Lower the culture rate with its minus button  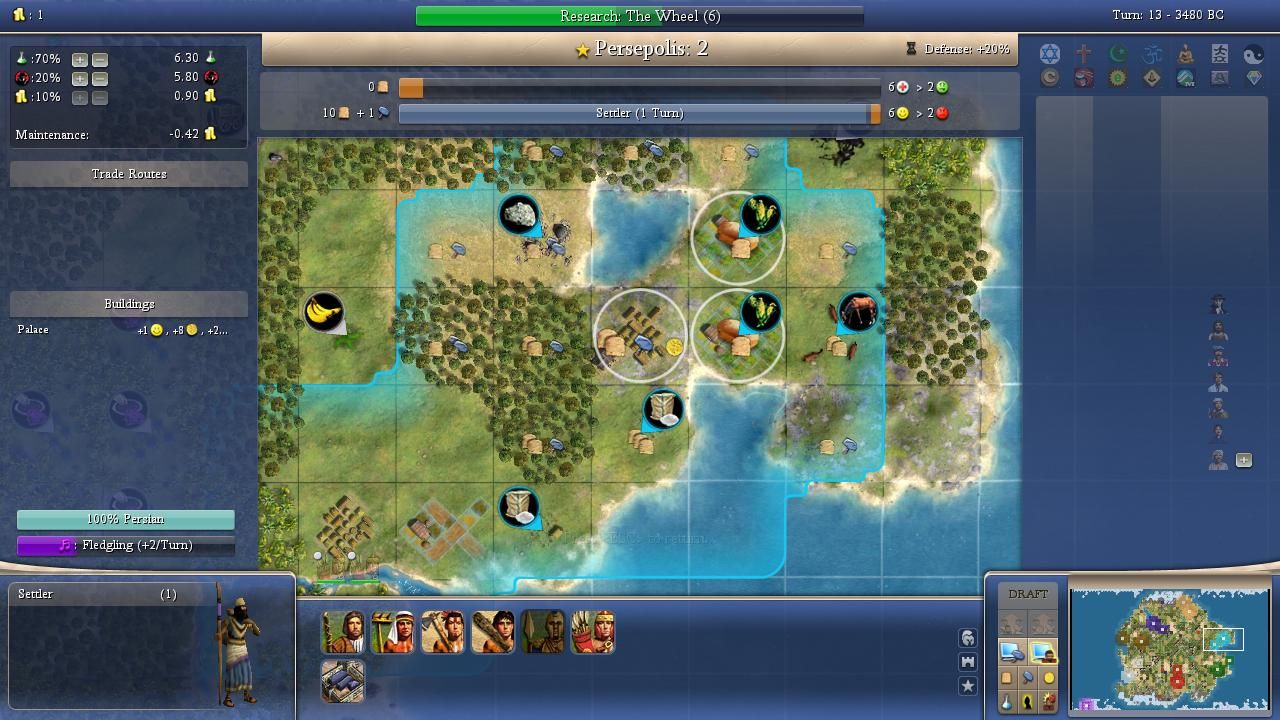[x=99, y=78]
